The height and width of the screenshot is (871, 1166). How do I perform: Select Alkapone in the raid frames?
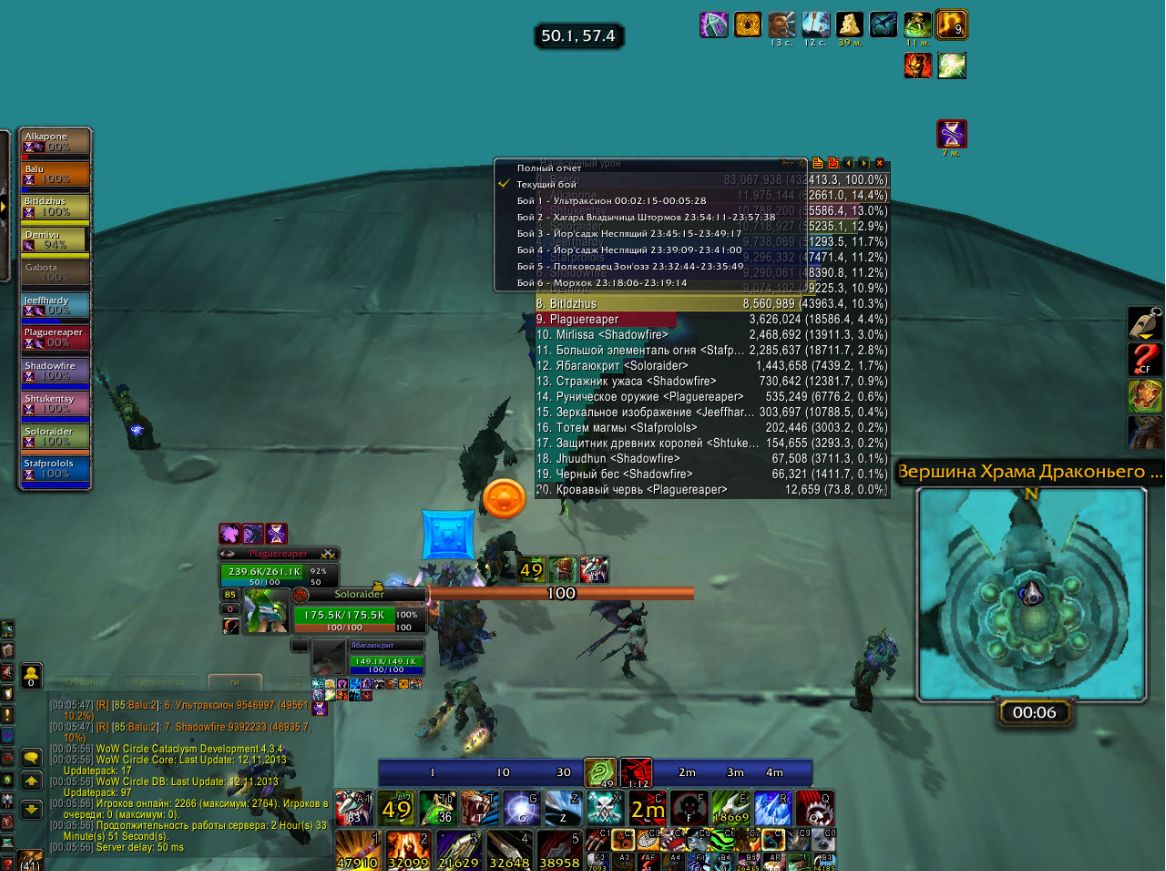tap(56, 141)
